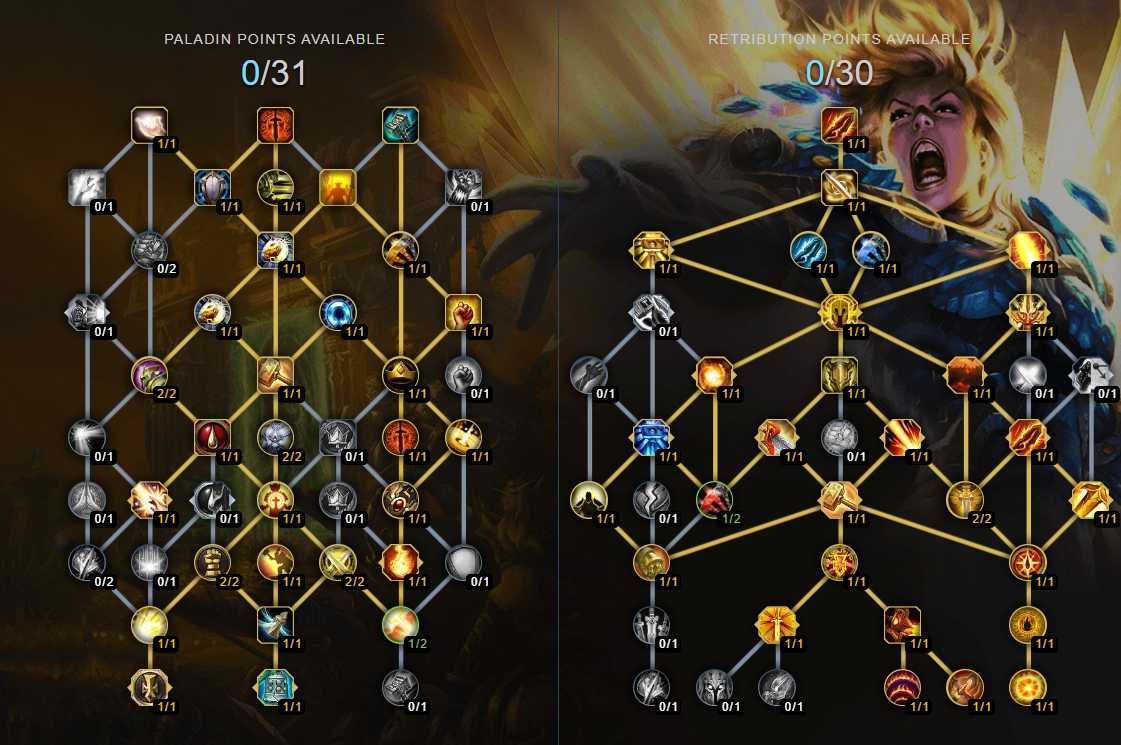Choose the golden cross talent in the Paladin tree's bottom row
1121x745 pixels.
(x=149, y=686)
